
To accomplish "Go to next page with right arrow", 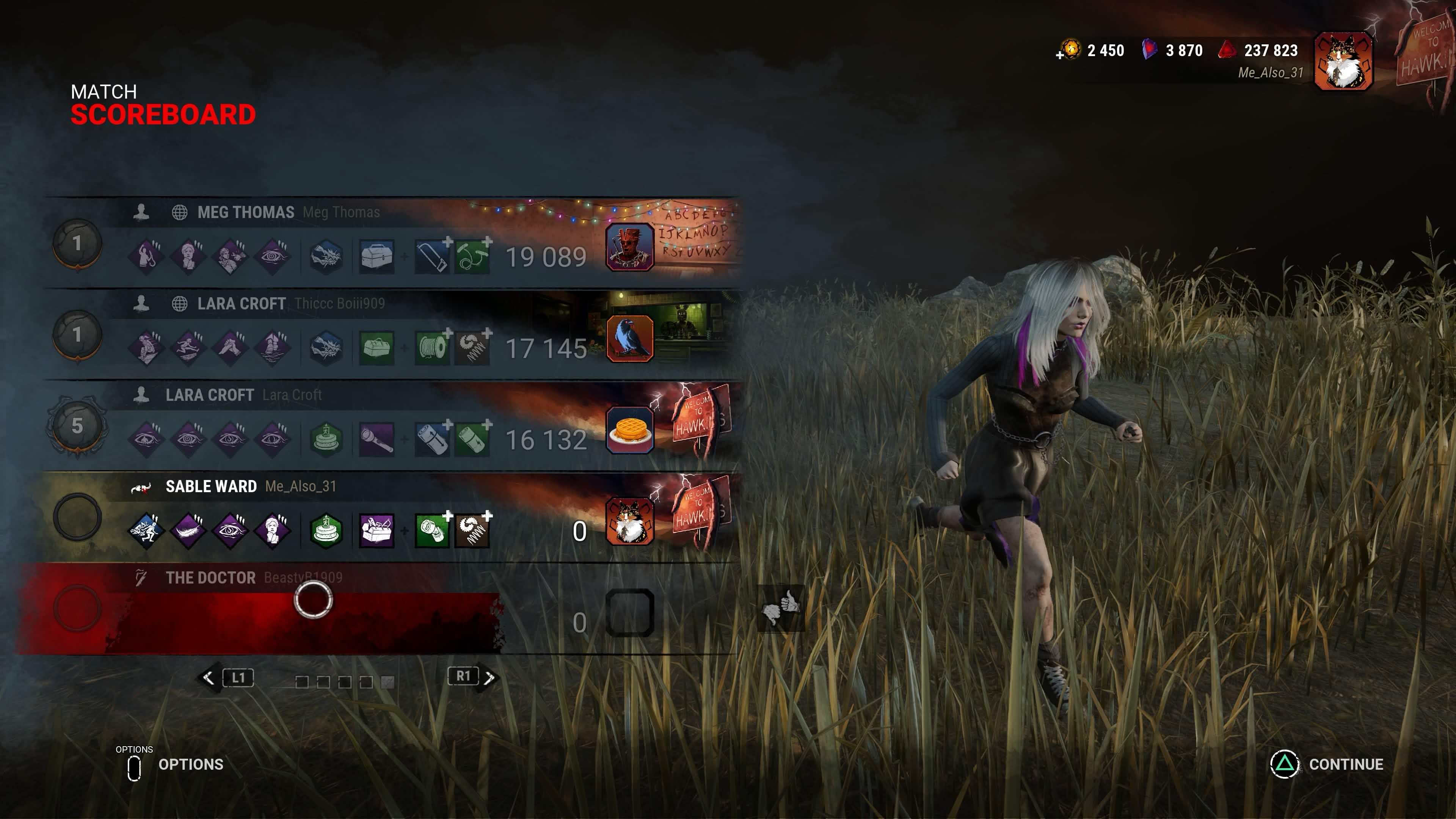I will (x=490, y=677).
